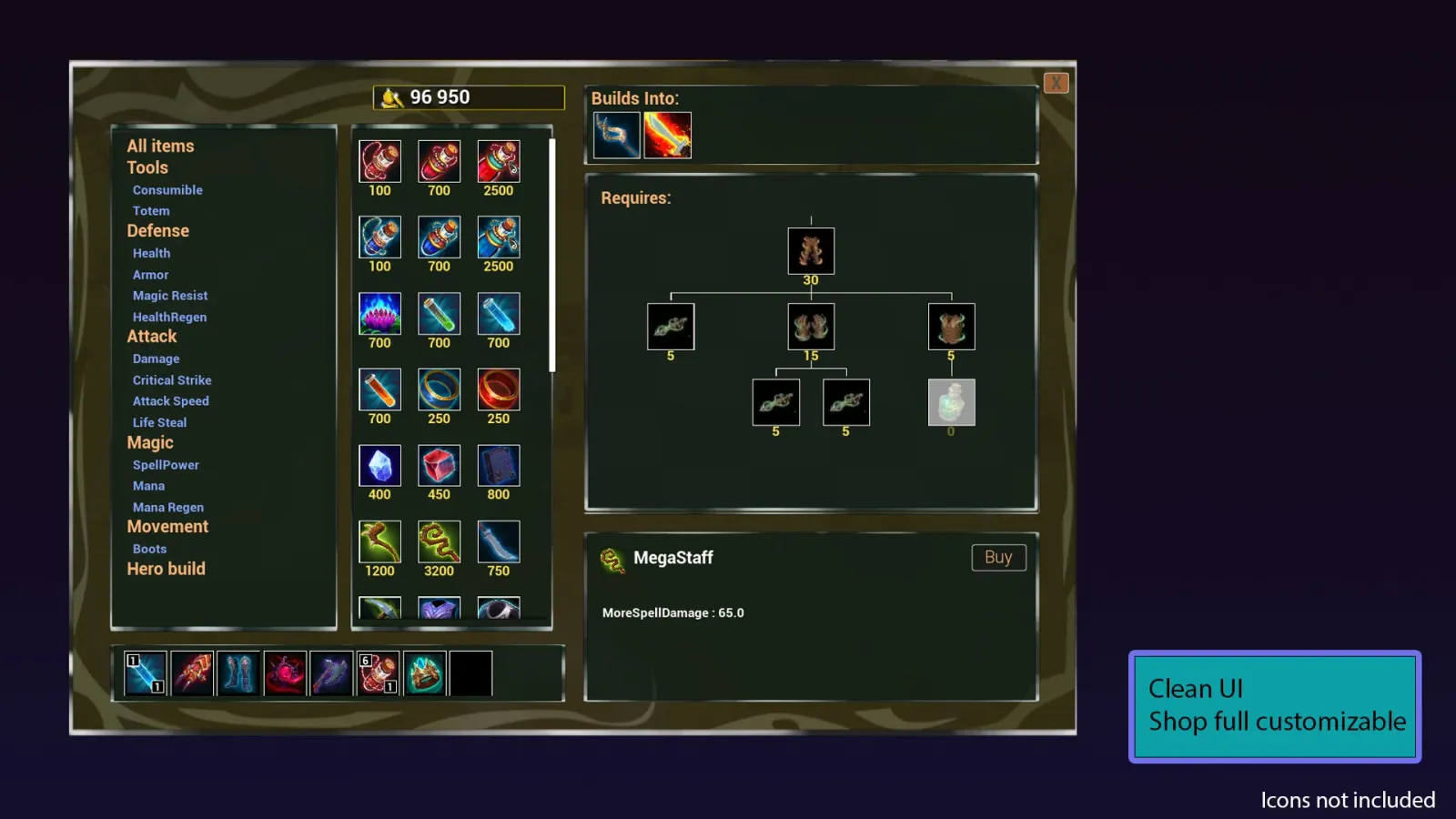This screenshot has height=819, width=1456.
Task: Click Buy to purchase MegaStaff
Action: click(x=997, y=557)
